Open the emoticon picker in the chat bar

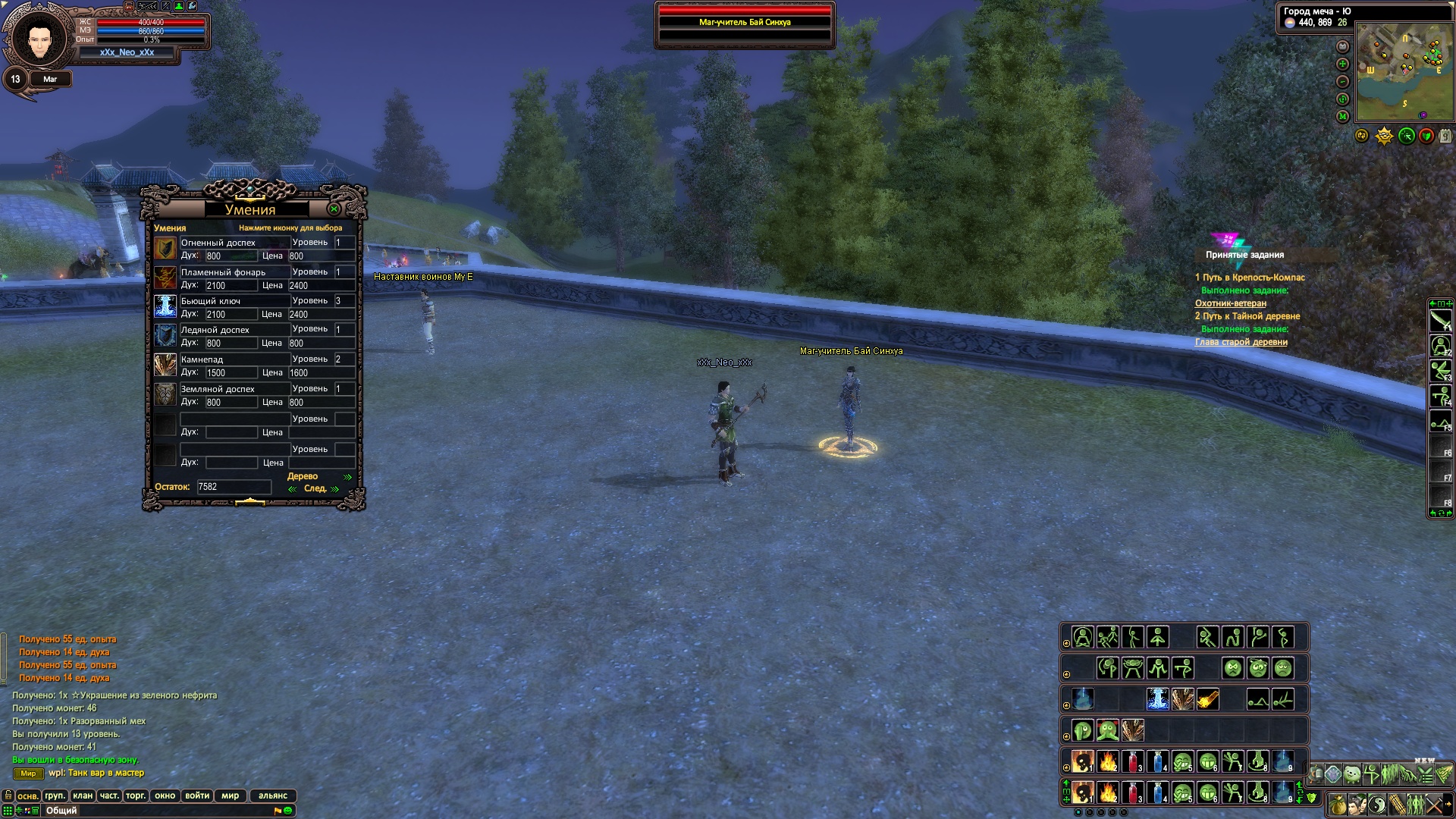point(288,811)
